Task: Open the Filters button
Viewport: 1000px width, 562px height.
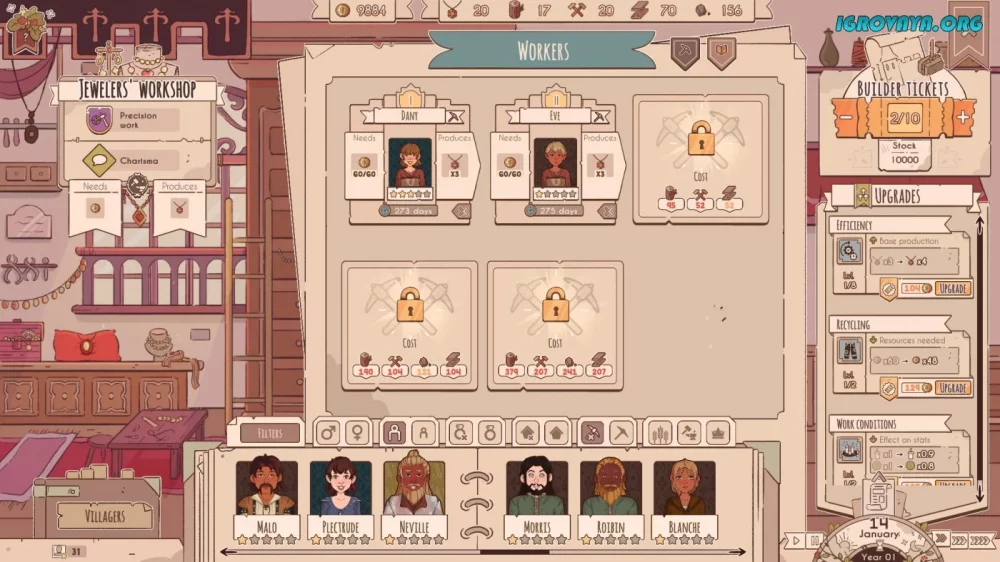Action: (269, 433)
